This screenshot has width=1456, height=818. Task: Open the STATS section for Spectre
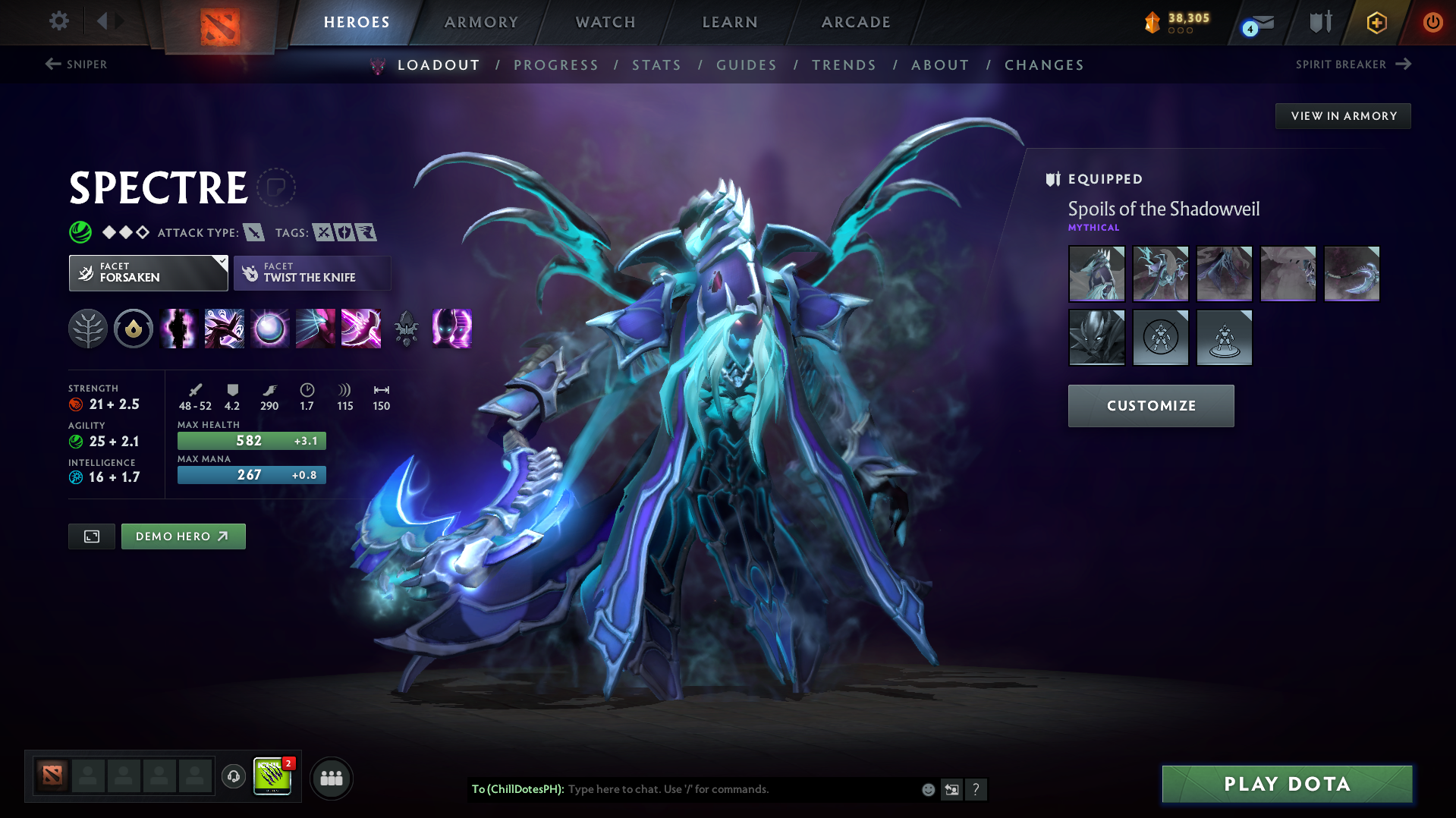tap(656, 65)
